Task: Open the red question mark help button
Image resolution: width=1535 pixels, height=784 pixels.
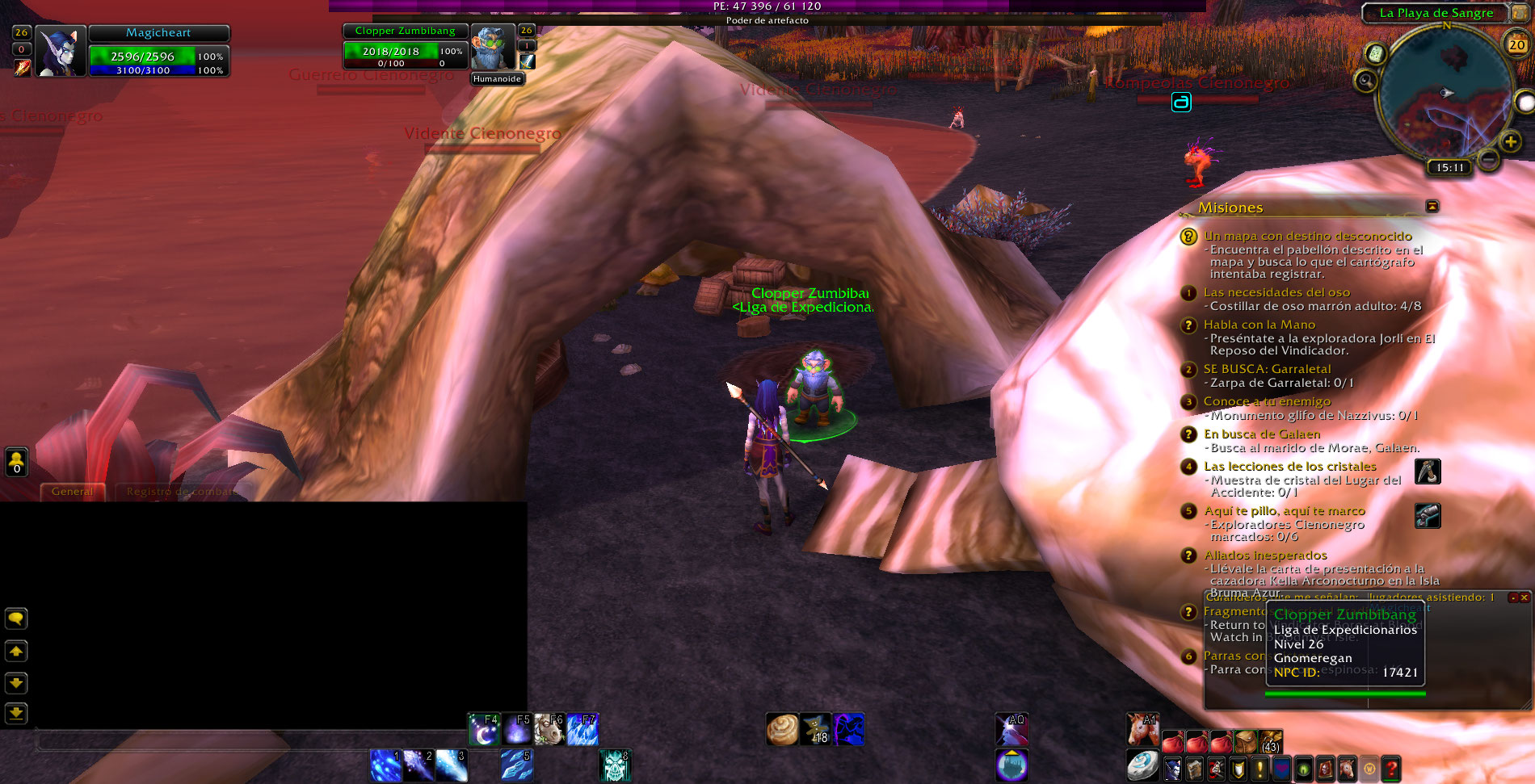Action: pos(1390,769)
